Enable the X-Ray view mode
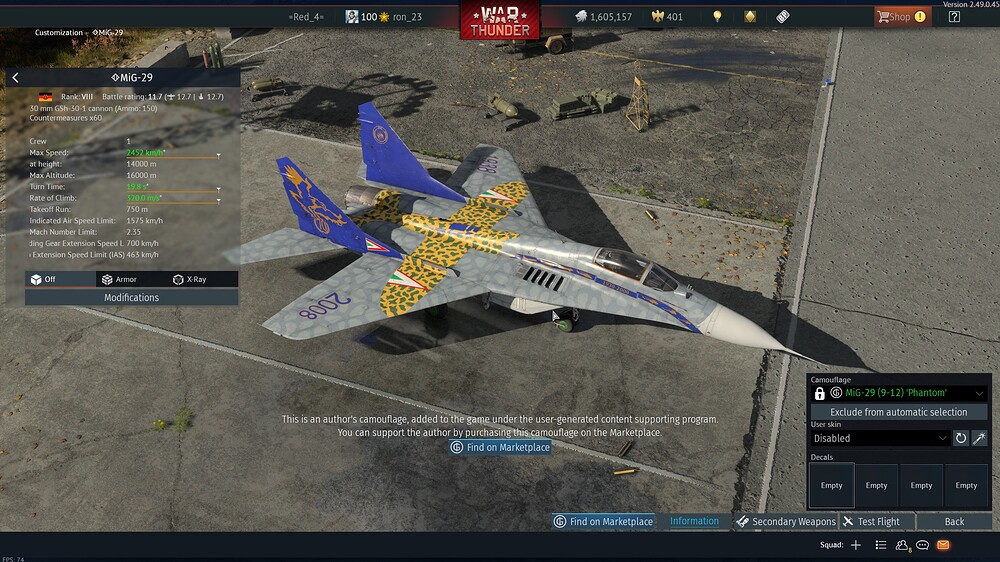The height and width of the screenshot is (562, 1000). [189, 280]
